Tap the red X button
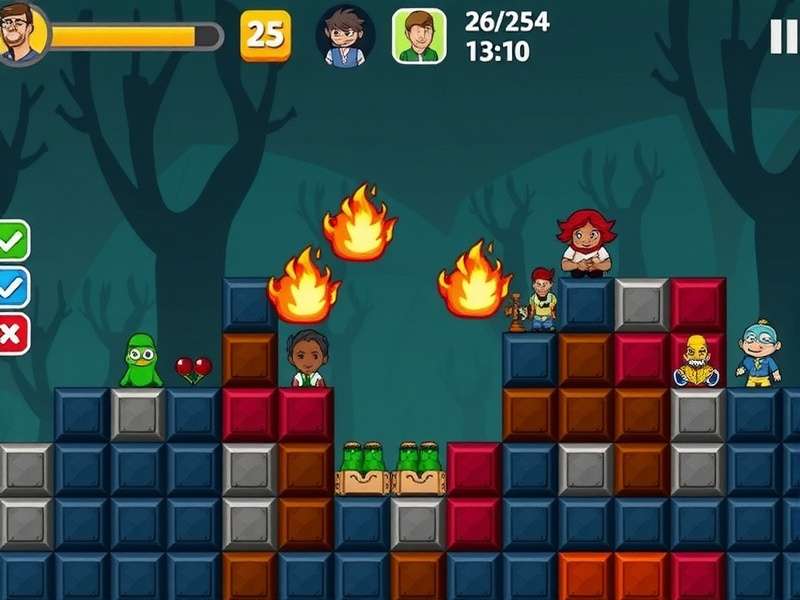This screenshot has width=800, height=600. [13, 333]
